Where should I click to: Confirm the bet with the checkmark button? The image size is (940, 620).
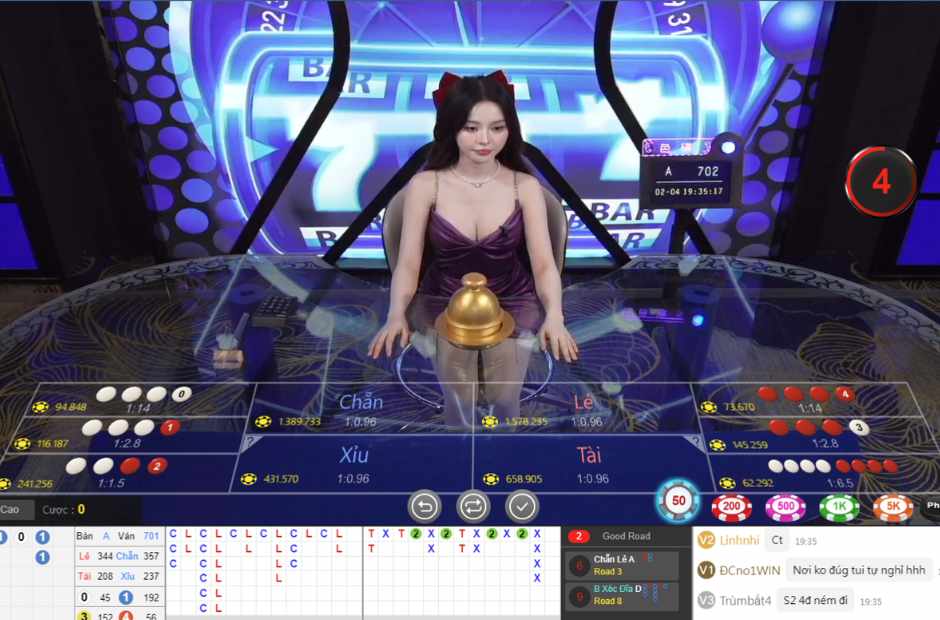(x=522, y=506)
